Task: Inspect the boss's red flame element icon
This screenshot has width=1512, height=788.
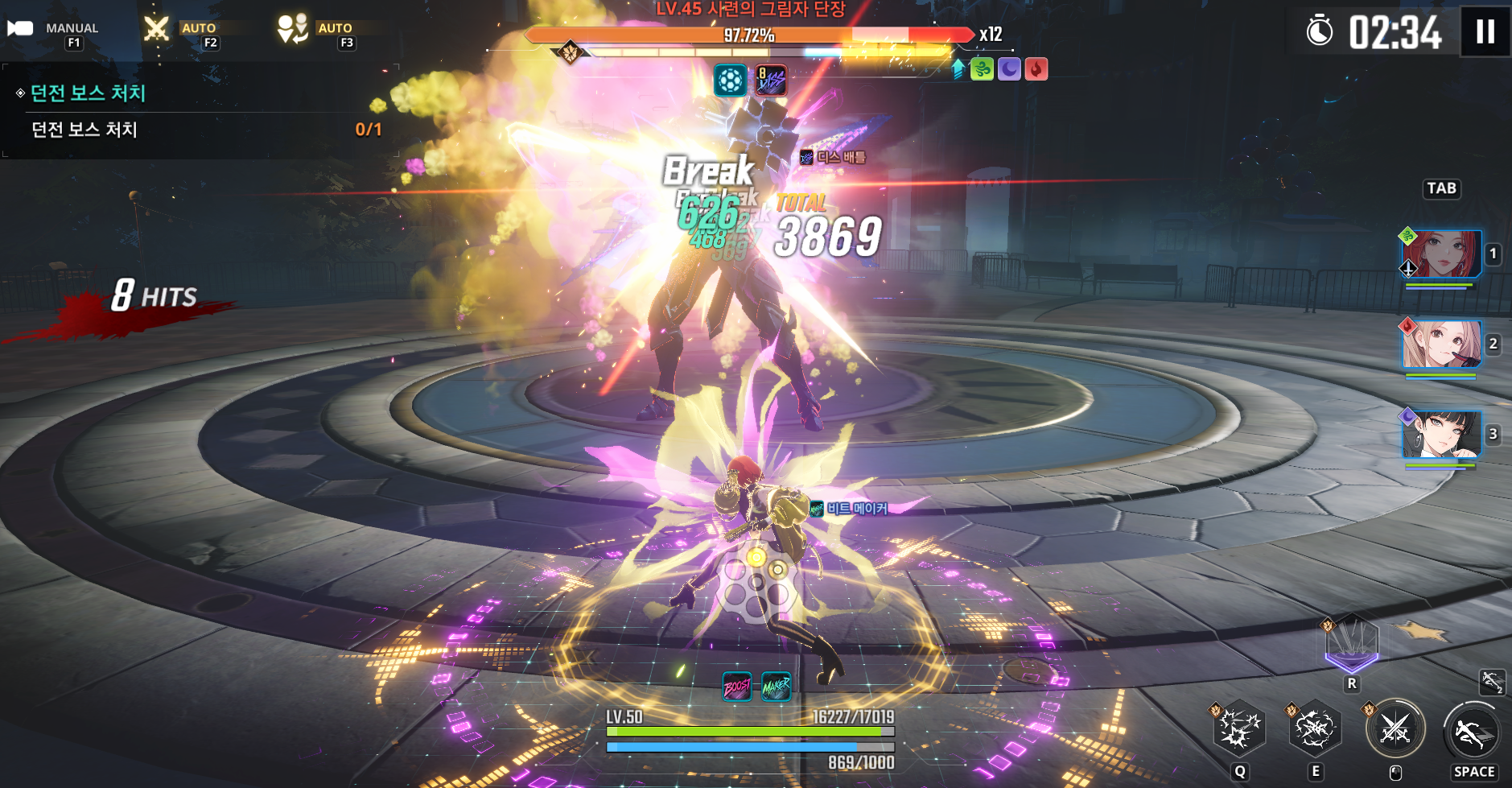Action: point(1036,69)
